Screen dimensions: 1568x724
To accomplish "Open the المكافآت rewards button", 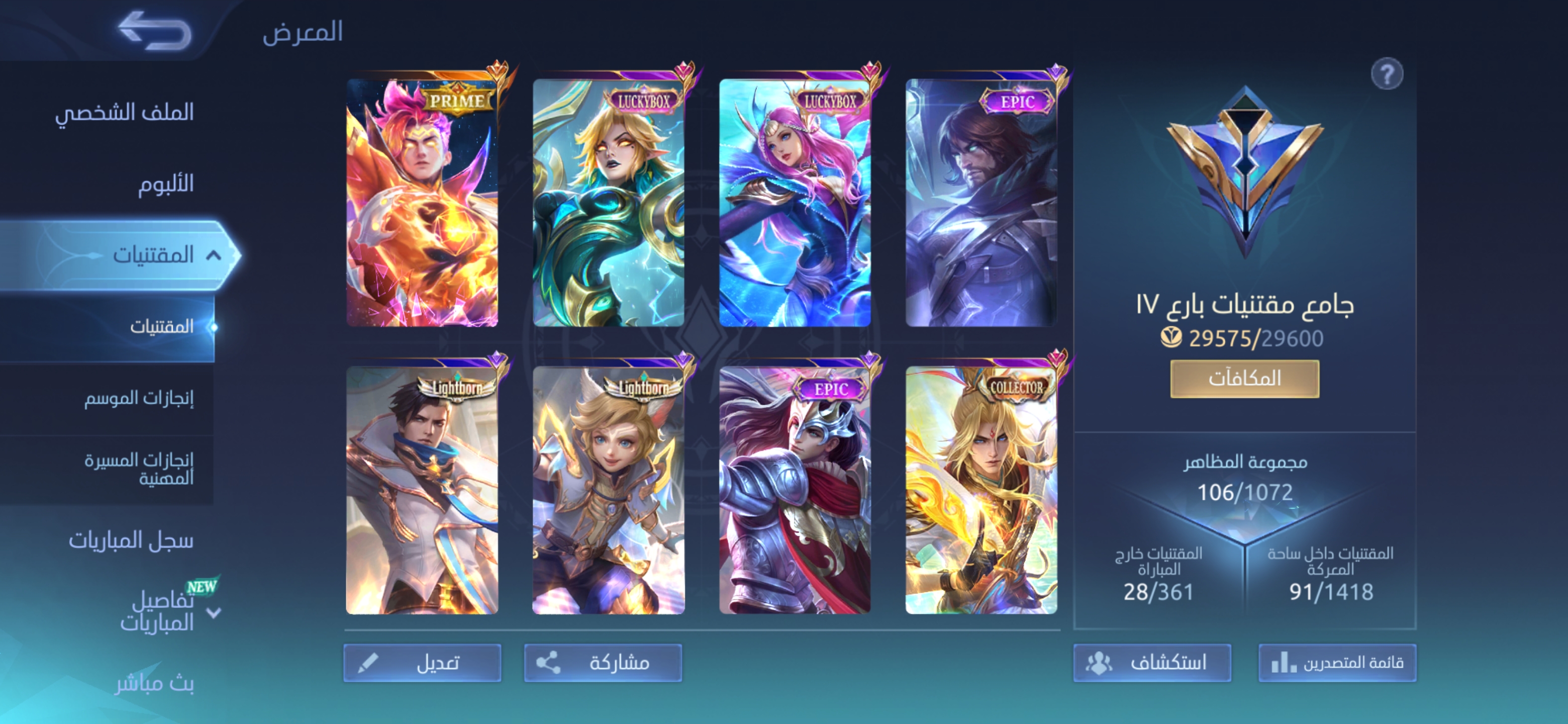I will click(1244, 379).
